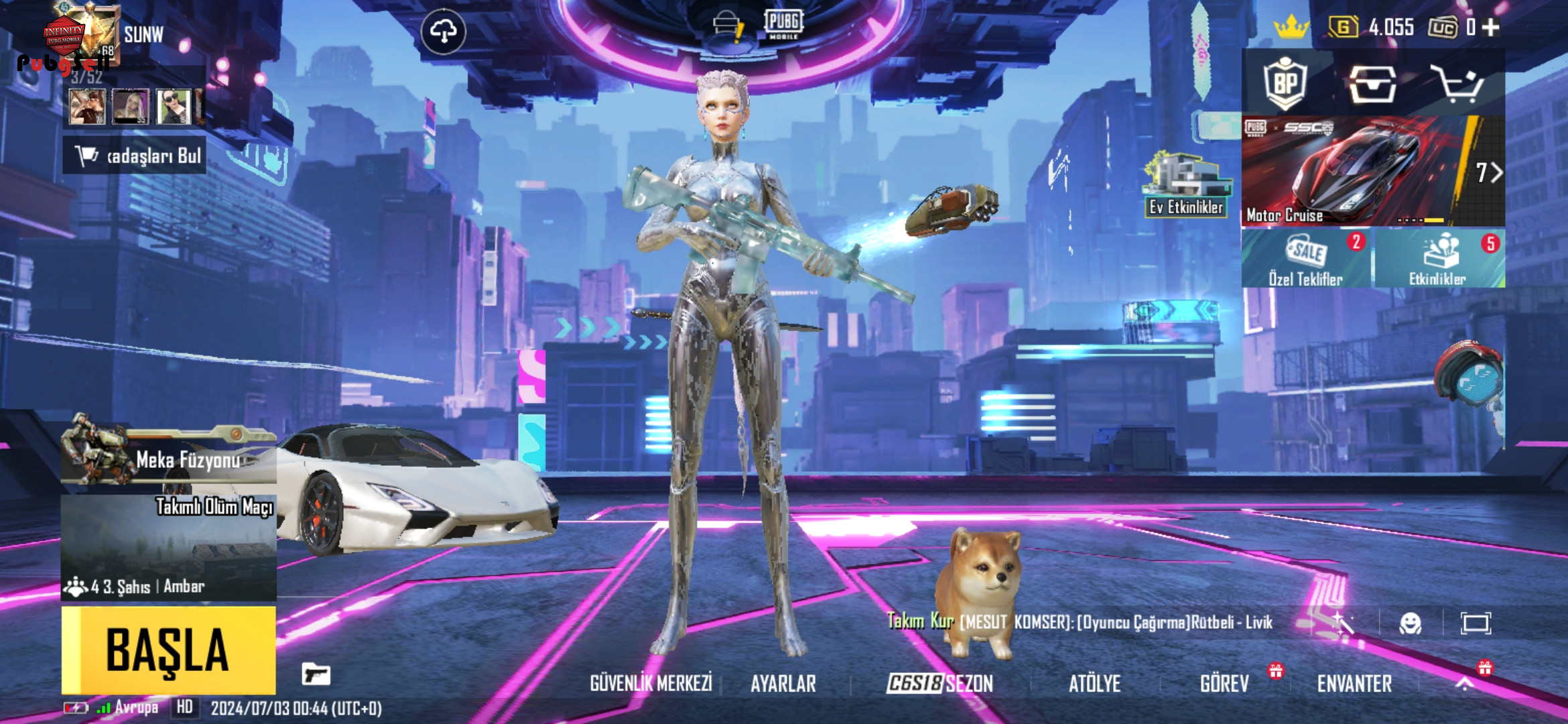
Task: Open the ENVANTER inventory
Action: tap(1354, 683)
